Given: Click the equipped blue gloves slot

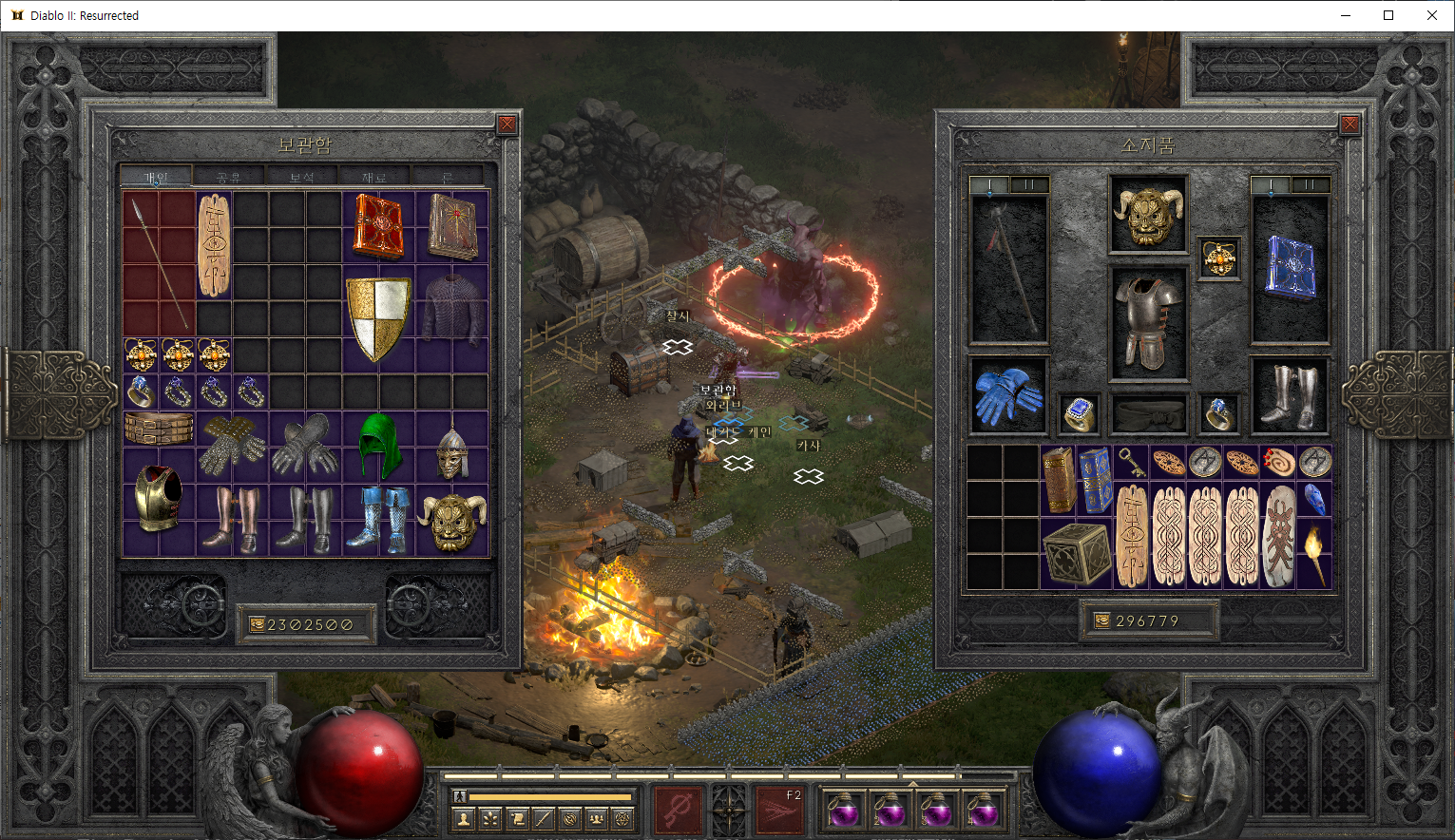Looking at the screenshot, I should pyautogui.click(x=1007, y=394).
